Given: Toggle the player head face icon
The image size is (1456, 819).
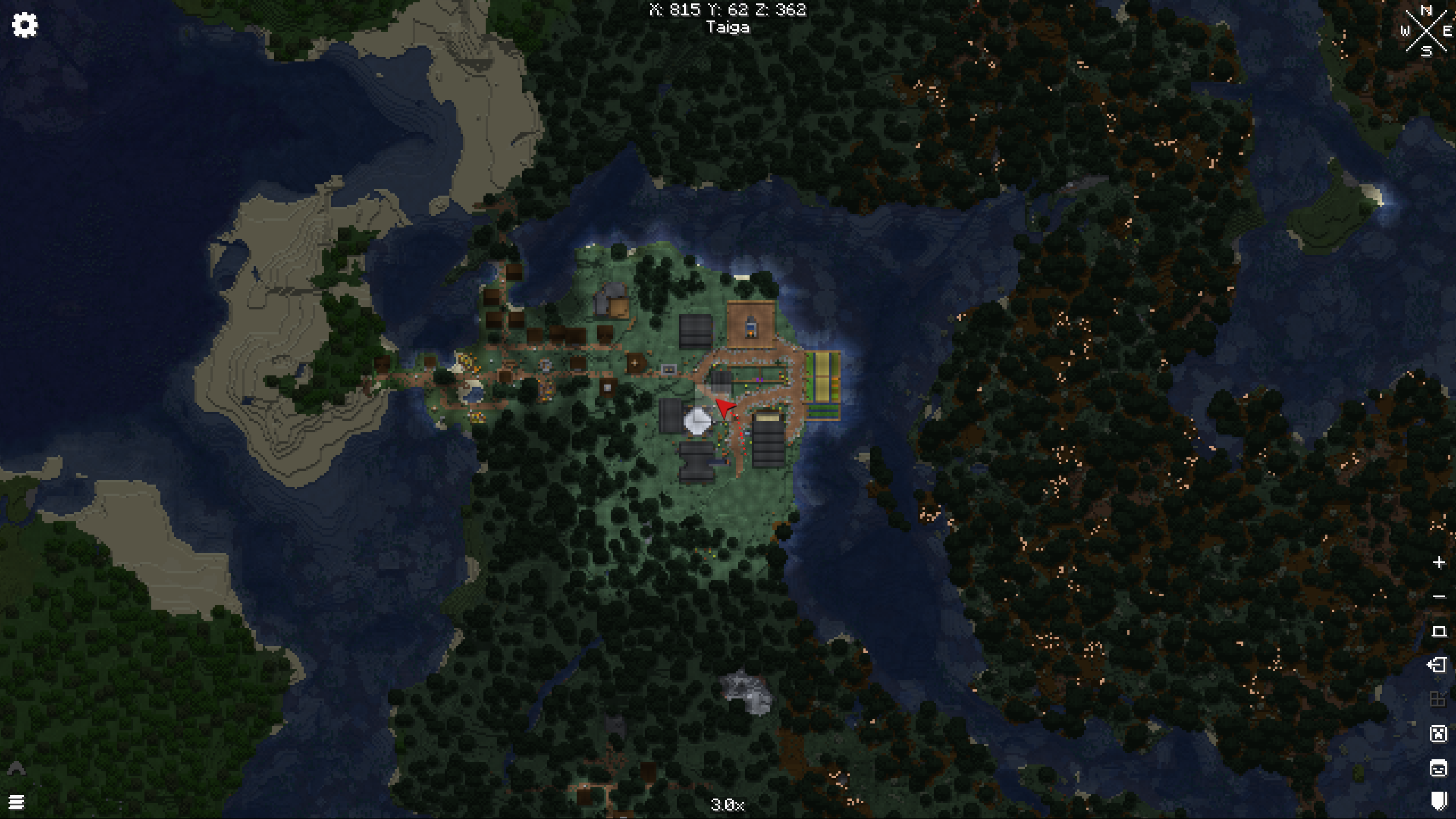Looking at the screenshot, I should (x=1438, y=768).
